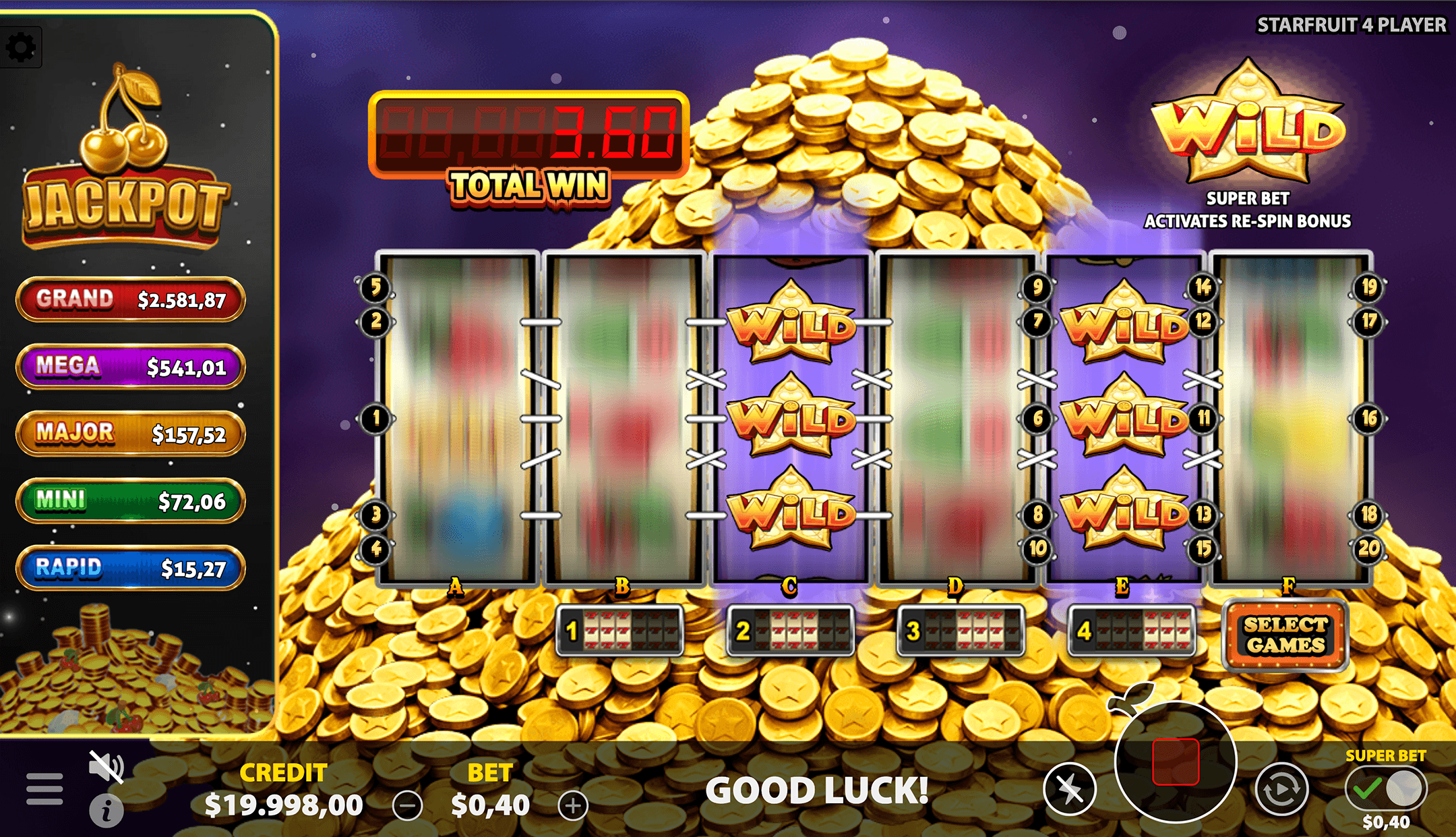Viewport: 1456px width, 837px height.
Task: Increase the bet amount
Action: click(x=573, y=805)
